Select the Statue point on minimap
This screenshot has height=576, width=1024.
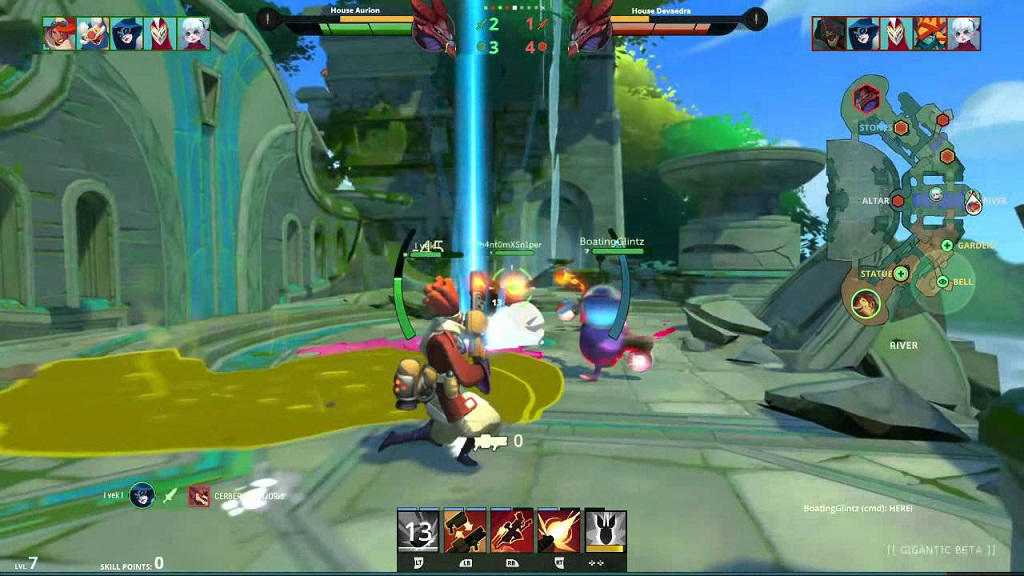[901, 273]
